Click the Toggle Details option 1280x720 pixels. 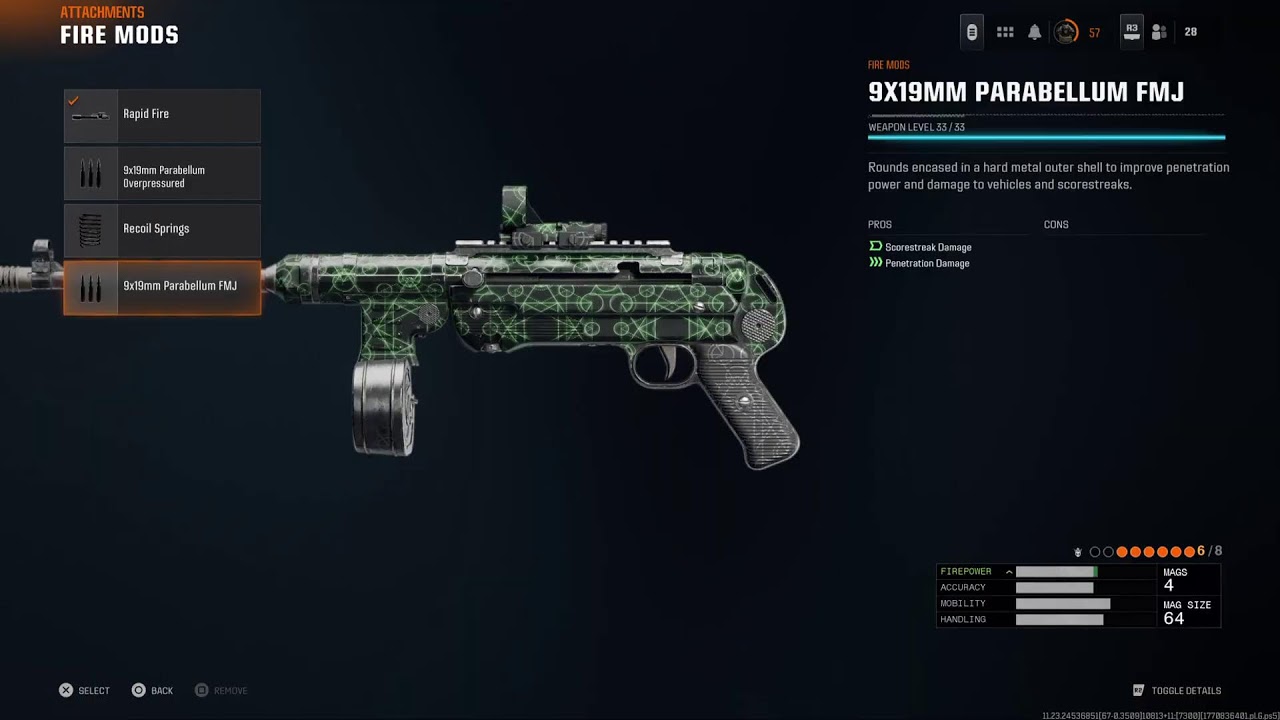(x=1177, y=691)
